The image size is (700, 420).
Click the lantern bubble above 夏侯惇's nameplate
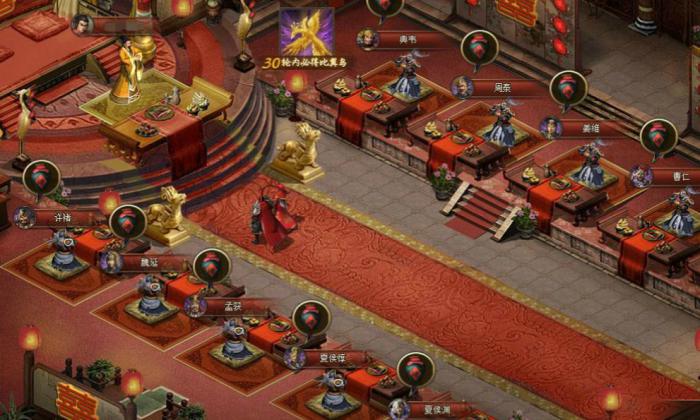pos(311,317)
